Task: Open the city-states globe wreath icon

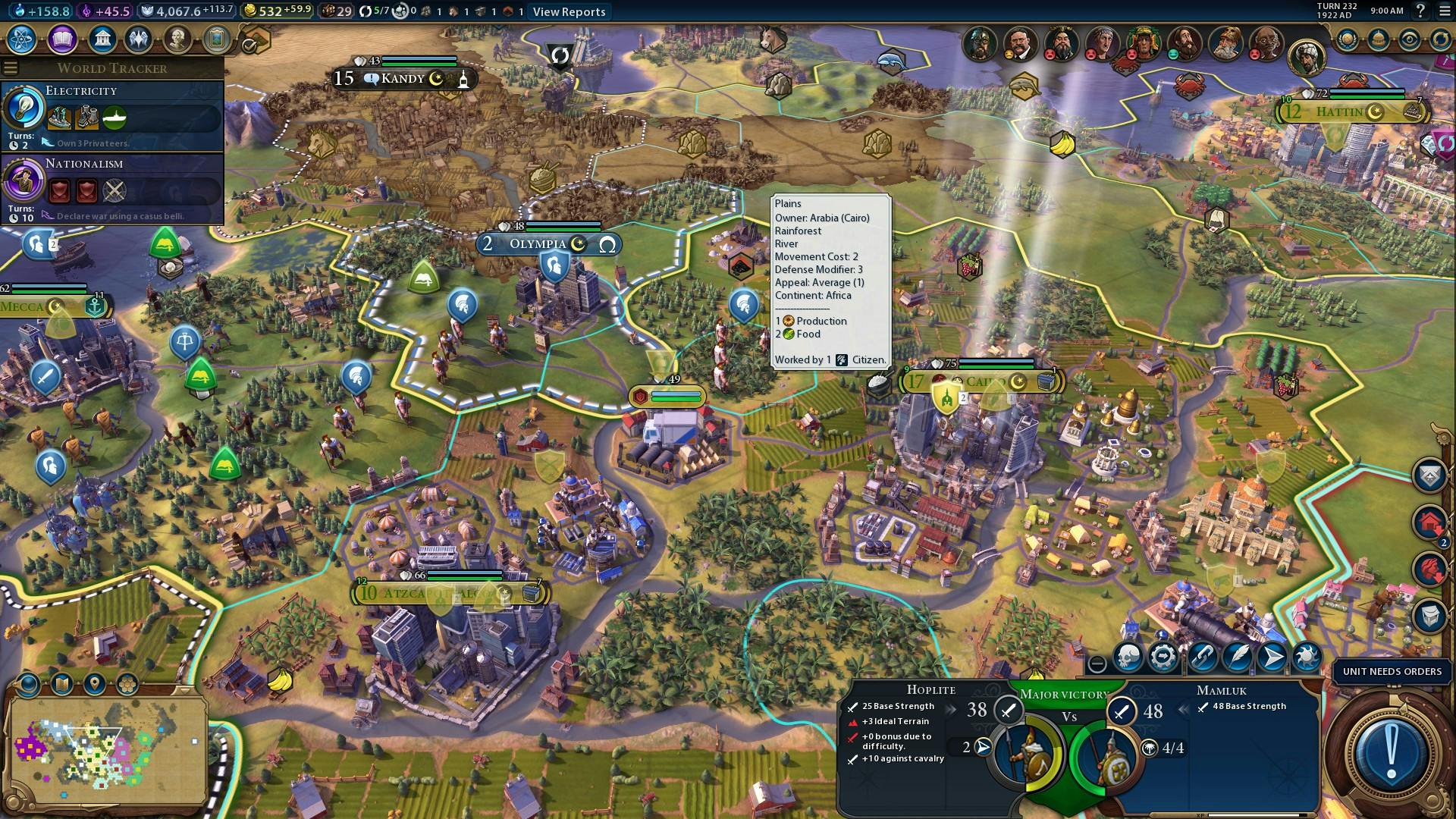Action: (x=1347, y=39)
